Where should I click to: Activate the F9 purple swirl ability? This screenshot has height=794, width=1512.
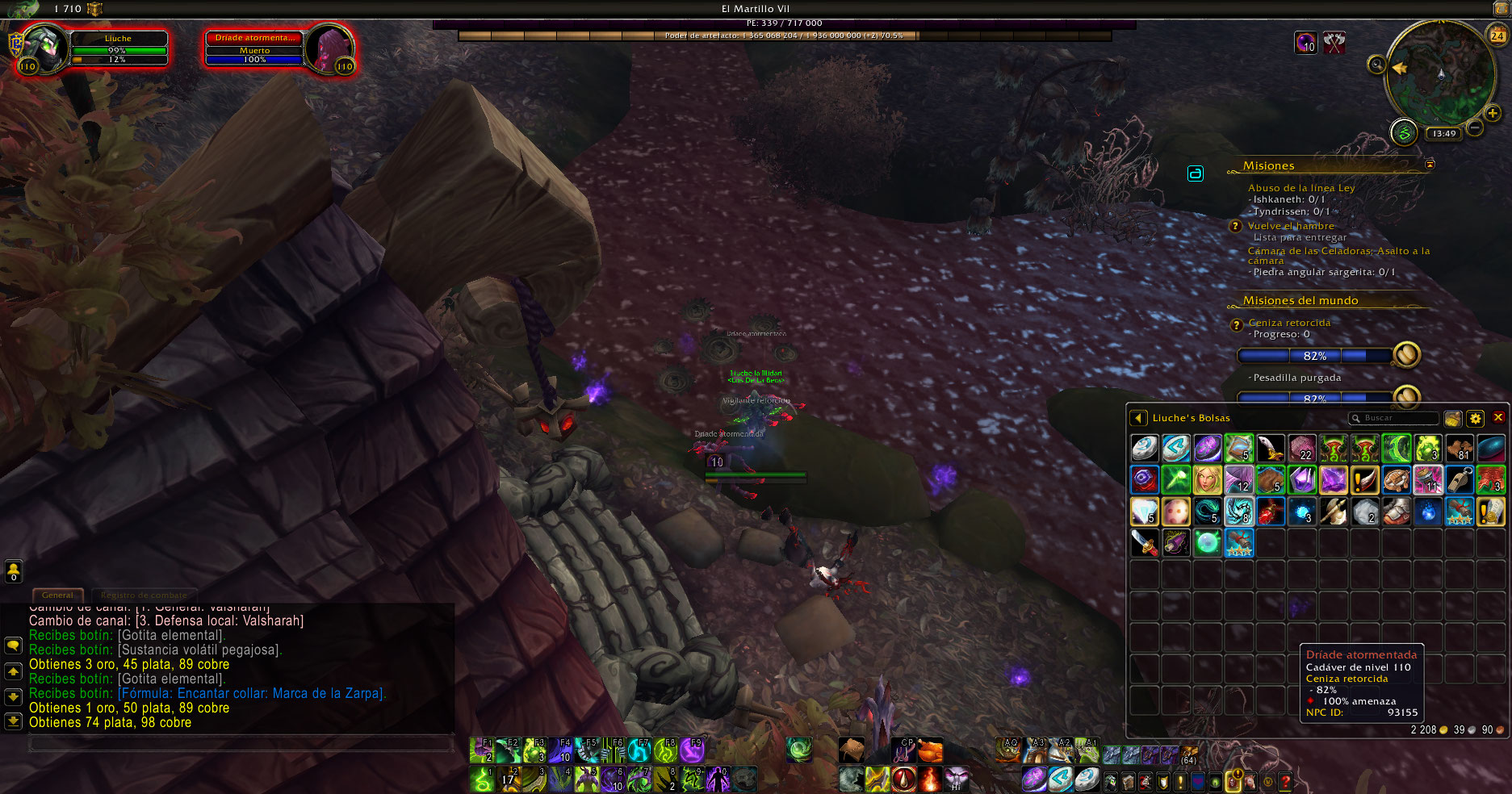(x=692, y=750)
